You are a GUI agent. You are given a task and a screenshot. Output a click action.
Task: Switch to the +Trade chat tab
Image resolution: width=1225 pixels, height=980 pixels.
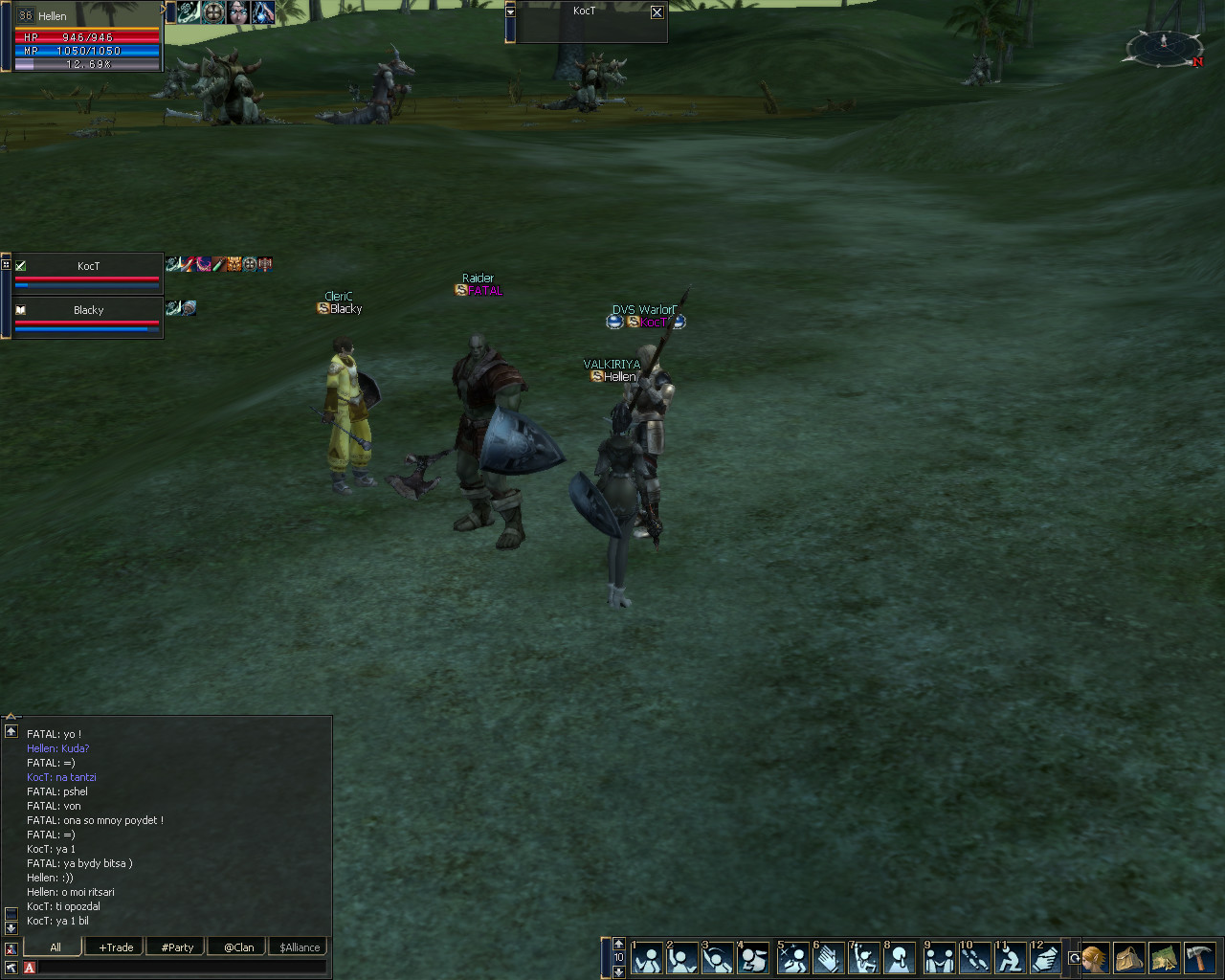point(116,947)
